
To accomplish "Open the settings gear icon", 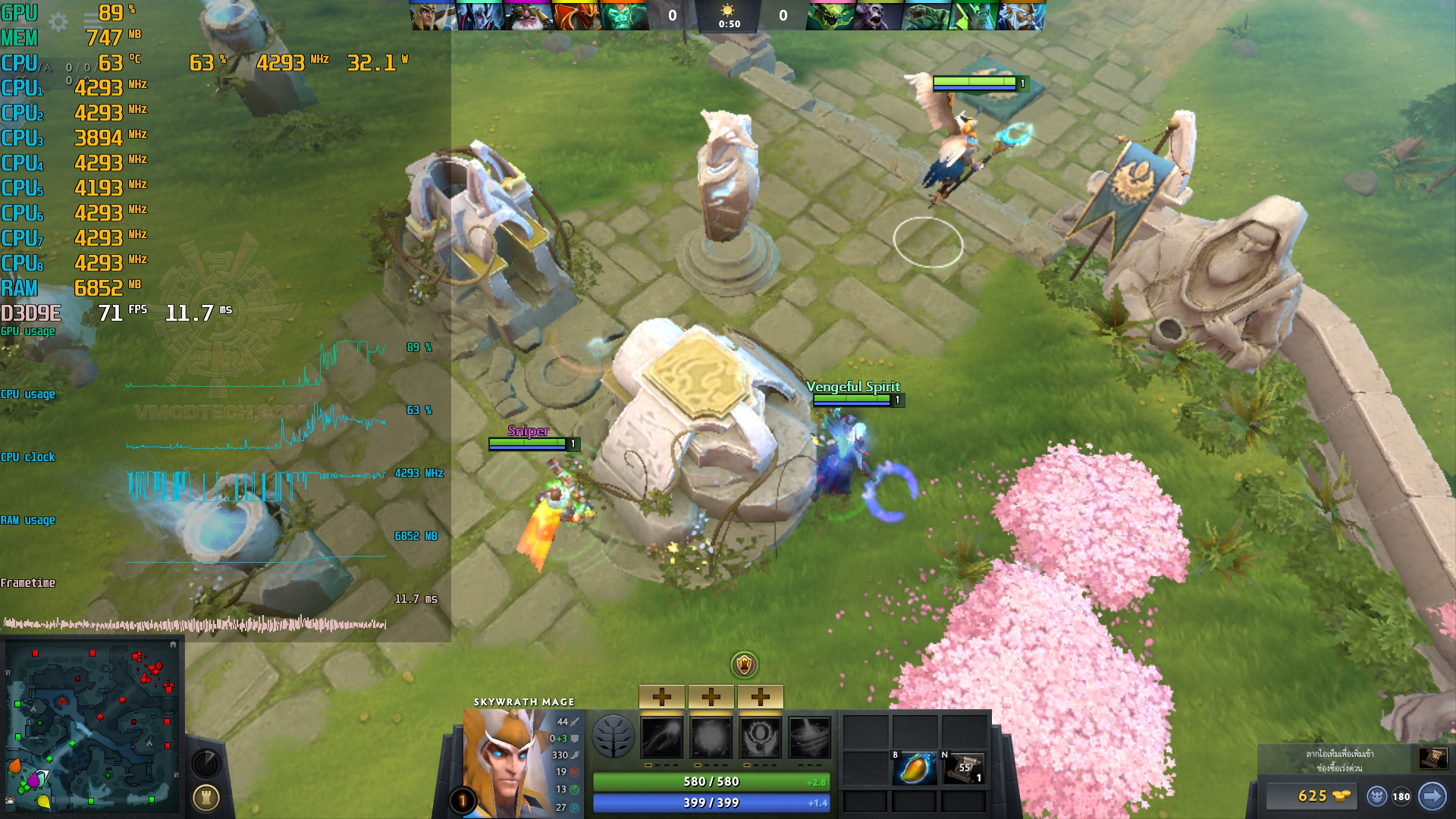I will pyautogui.click(x=58, y=22).
